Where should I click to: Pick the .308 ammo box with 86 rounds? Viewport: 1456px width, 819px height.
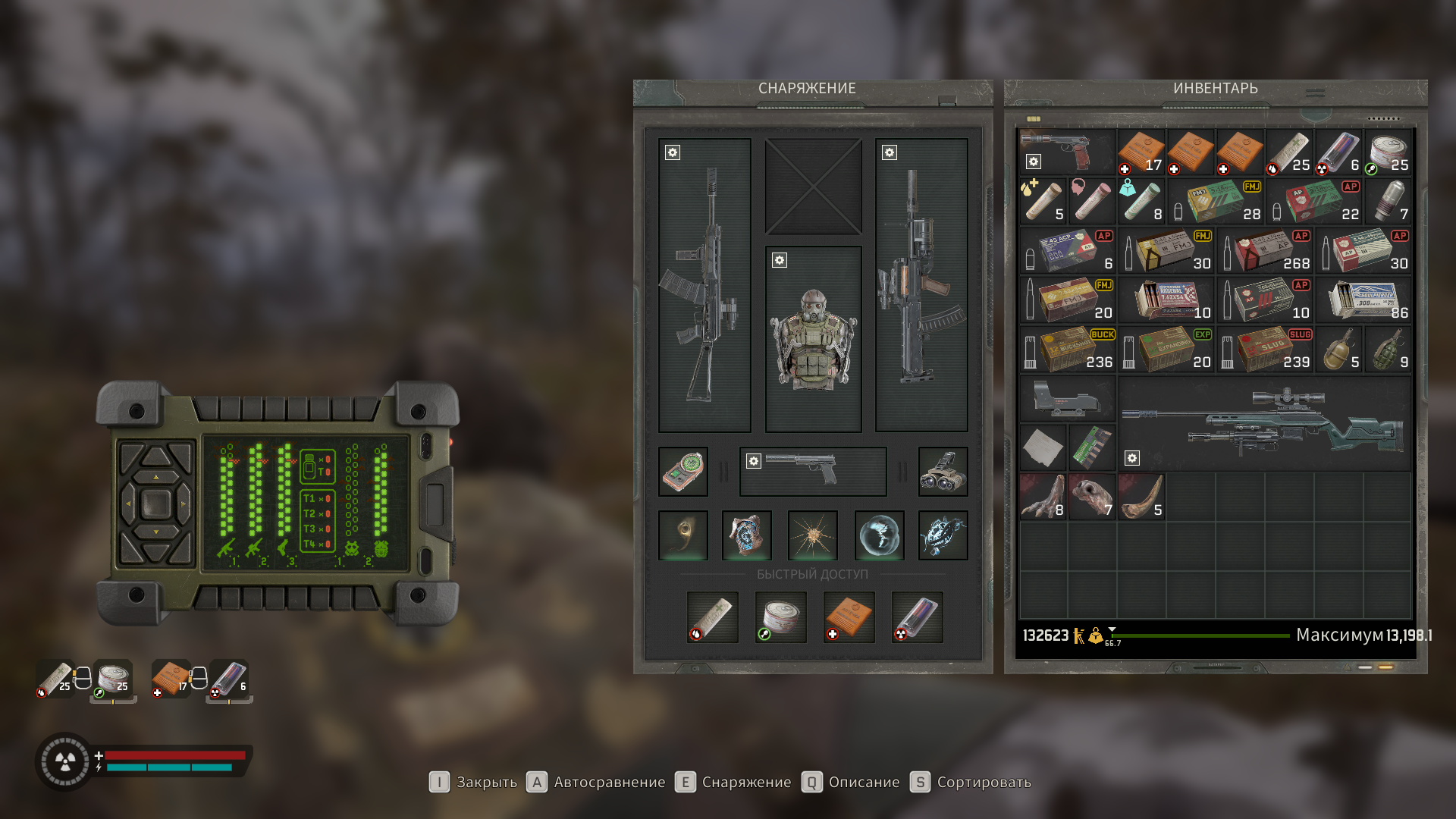tap(1363, 300)
